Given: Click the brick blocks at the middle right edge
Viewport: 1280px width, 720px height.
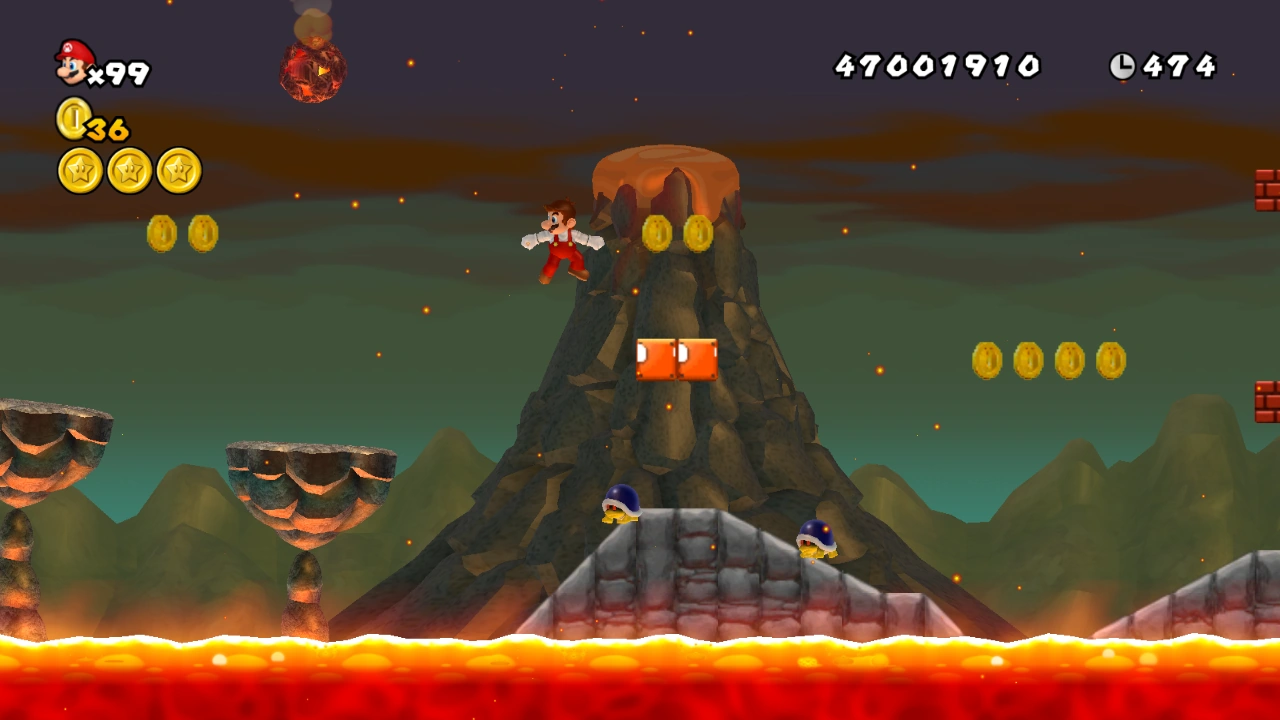Looking at the screenshot, I should (1268, 400).
